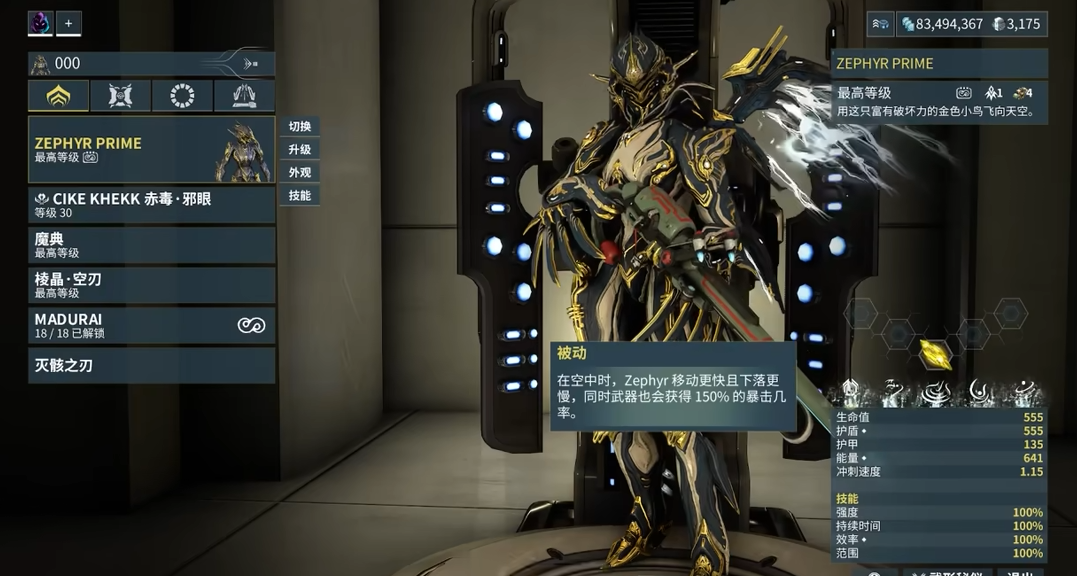The width and height of the screenshot is (1077, 576).
Task: Open the 外观 appearance menu
Action: point(299,173)
